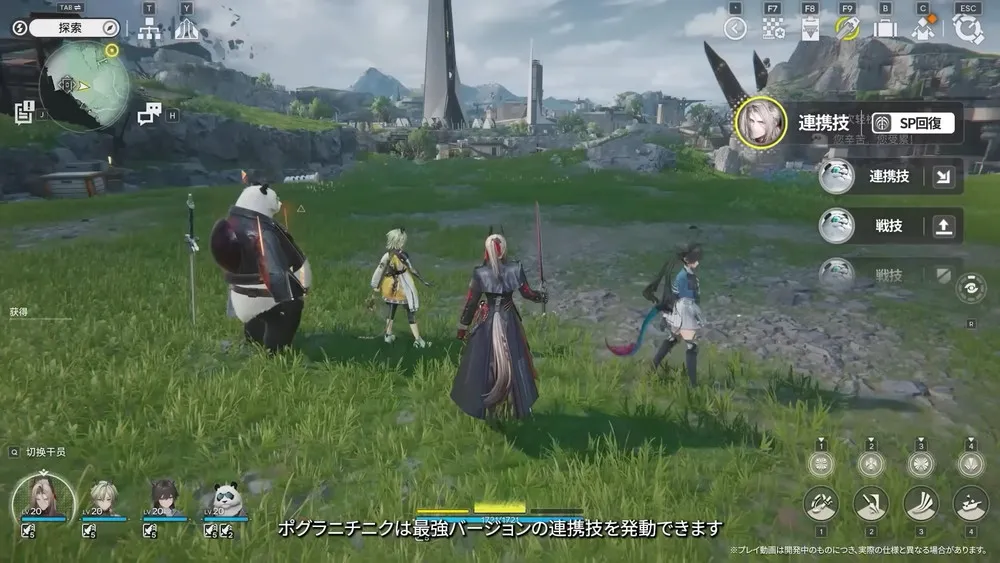Click the back arrow circle icon
Screen dimensions: 1000x563
(735, 28)
